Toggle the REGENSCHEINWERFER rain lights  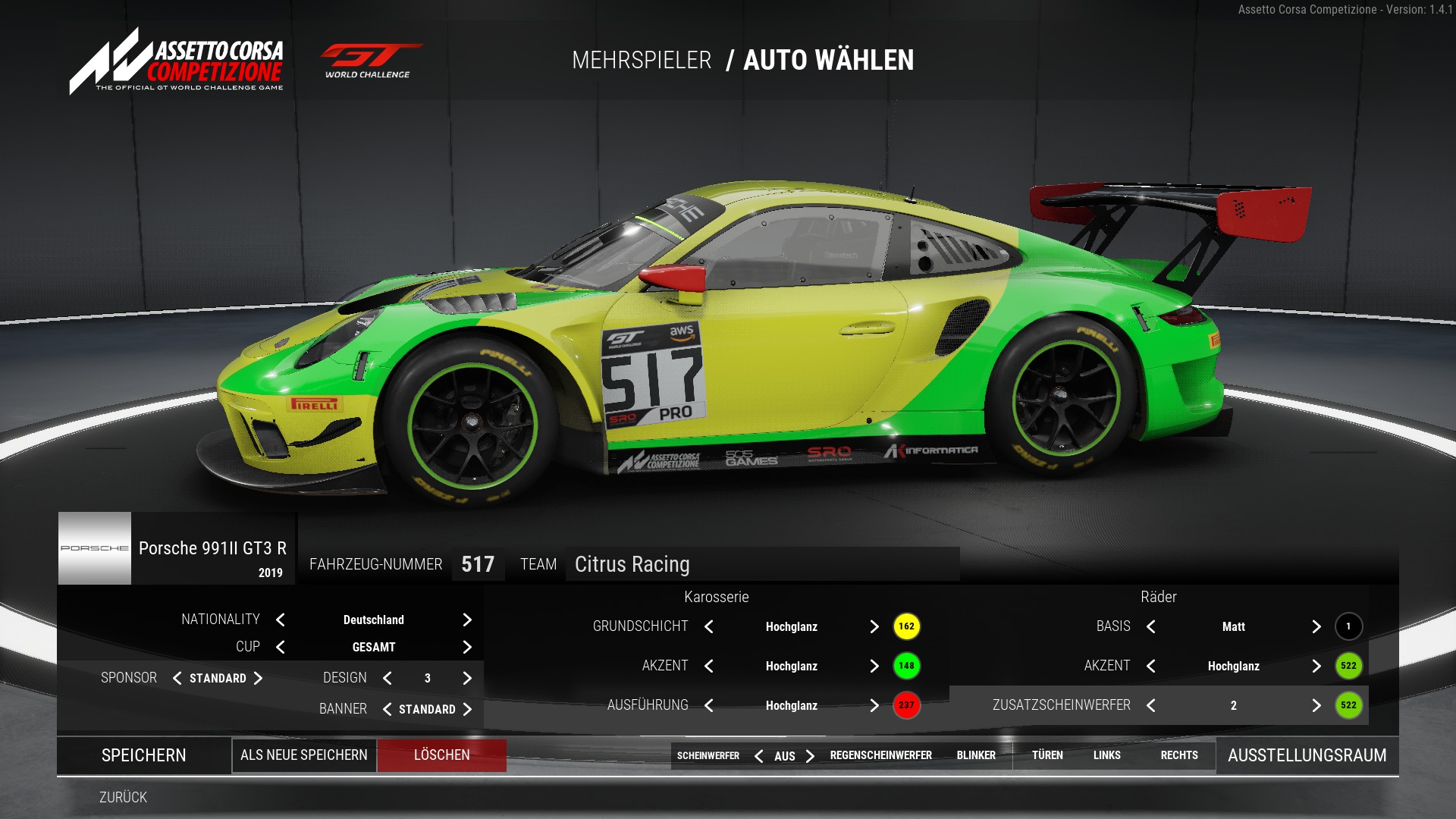880,755
